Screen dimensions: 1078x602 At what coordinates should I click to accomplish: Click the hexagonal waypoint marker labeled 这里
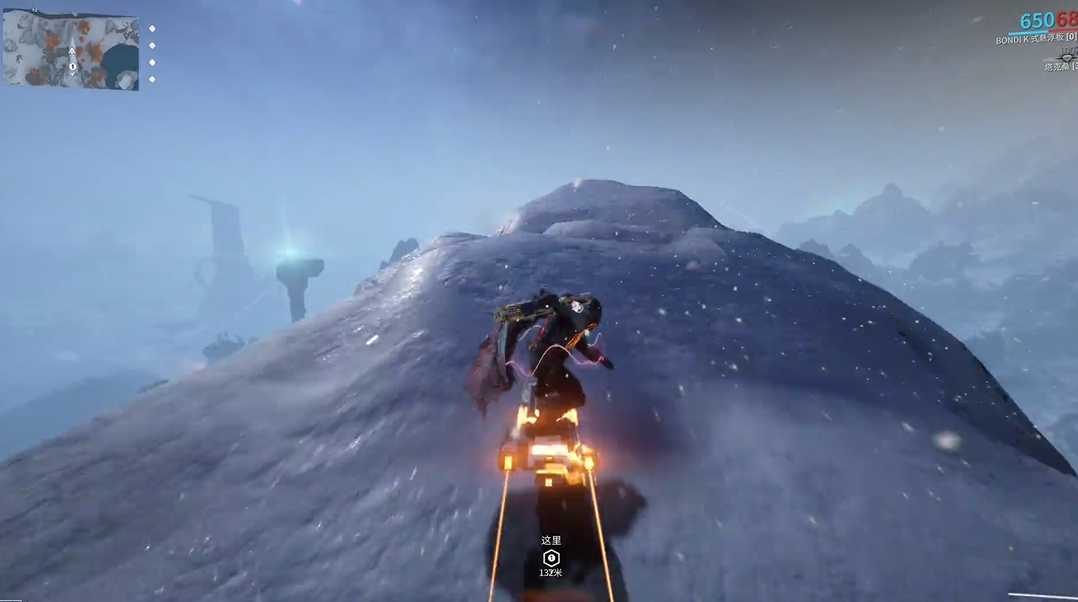pos(550,558)
